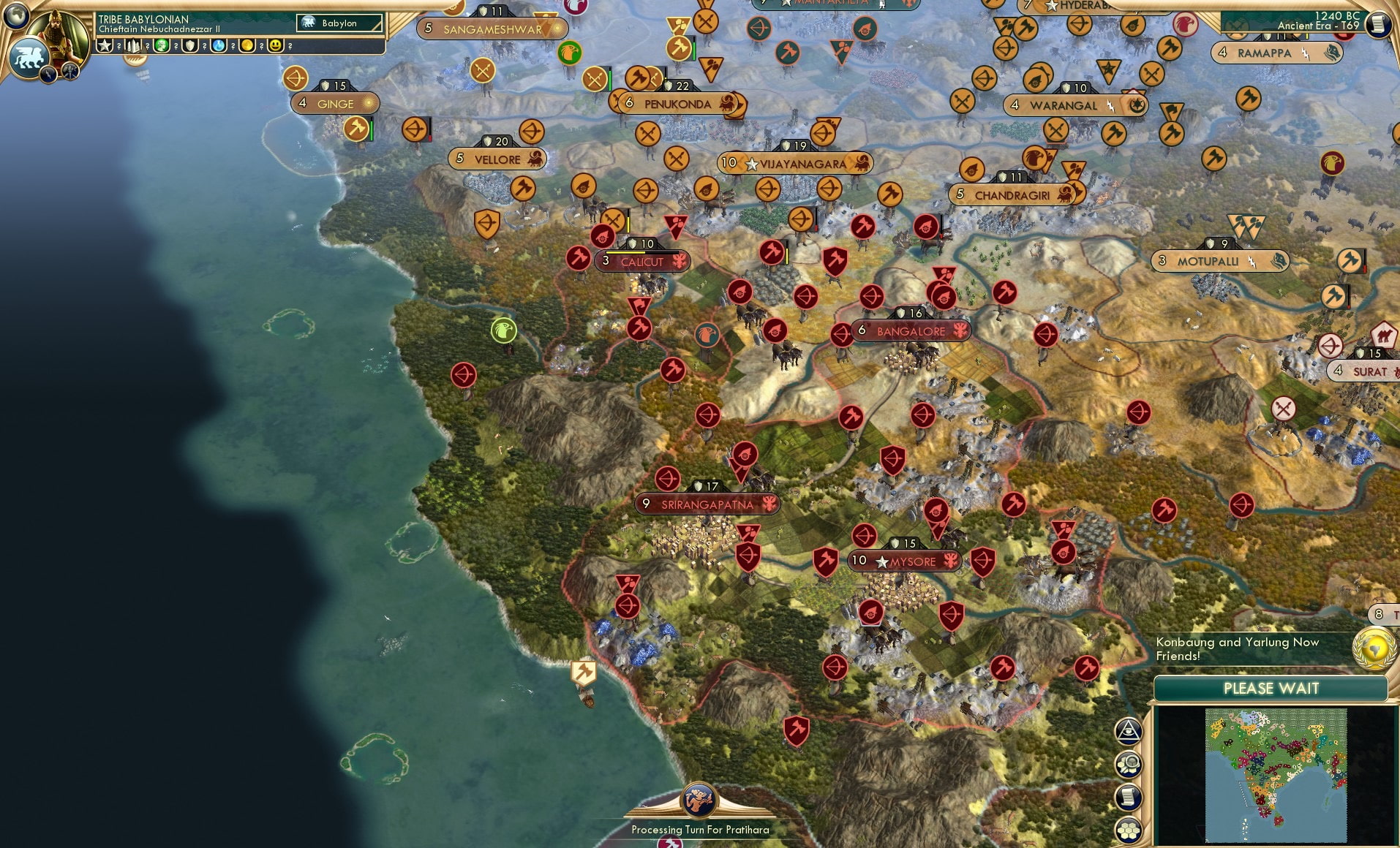Click the hexagon magnifier map options icon

click(1126, 764)
